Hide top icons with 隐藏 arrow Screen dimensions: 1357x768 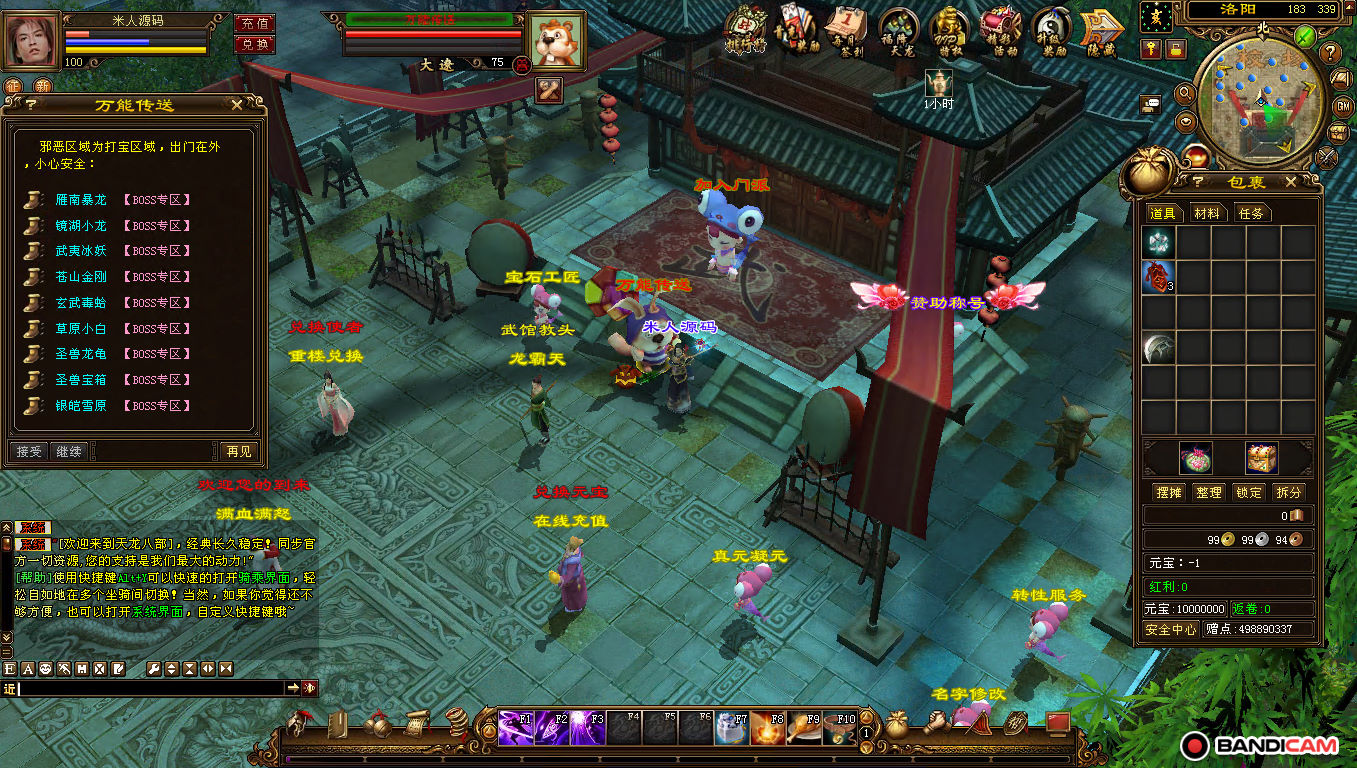coord(1100,31)
